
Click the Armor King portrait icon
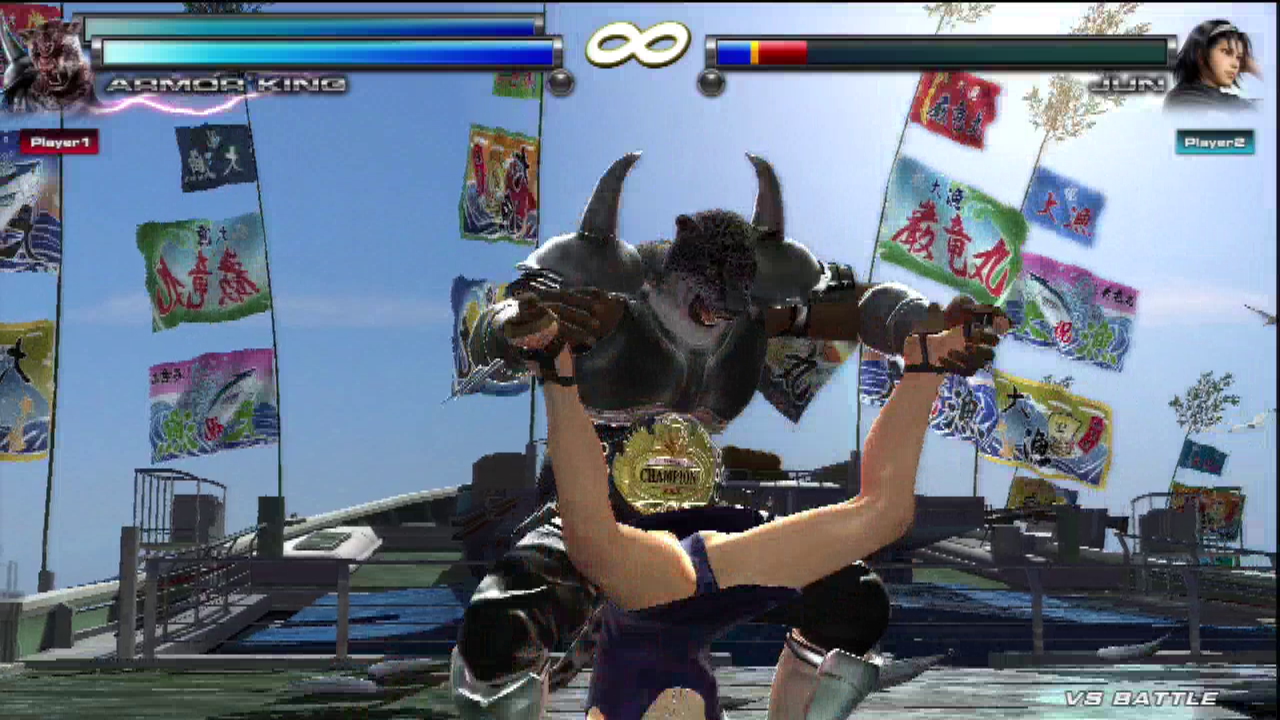click(45, 55)
